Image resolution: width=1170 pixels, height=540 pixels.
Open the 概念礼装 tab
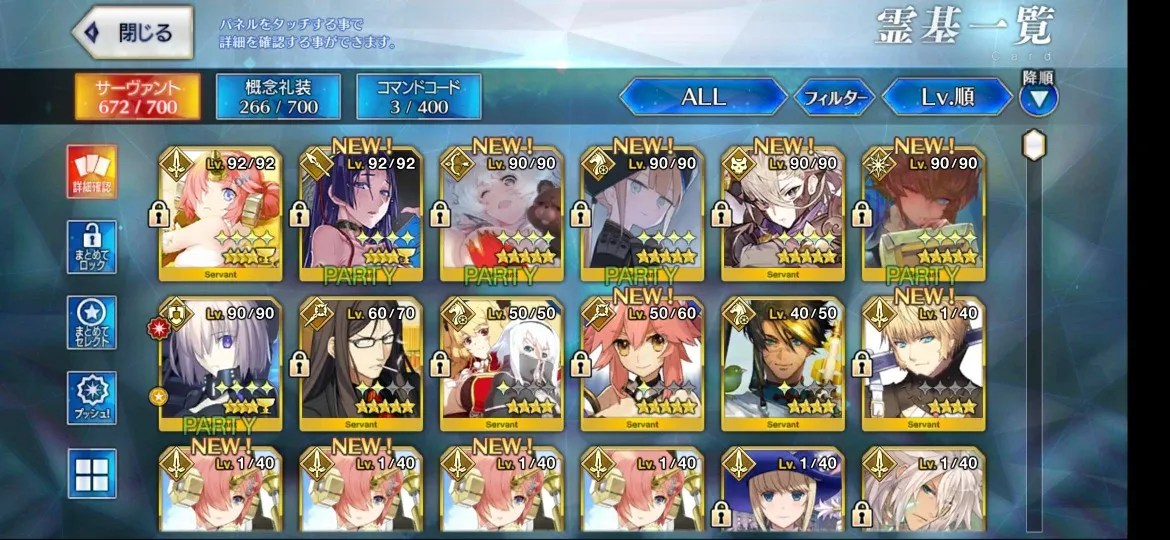(x=277, y=97)
